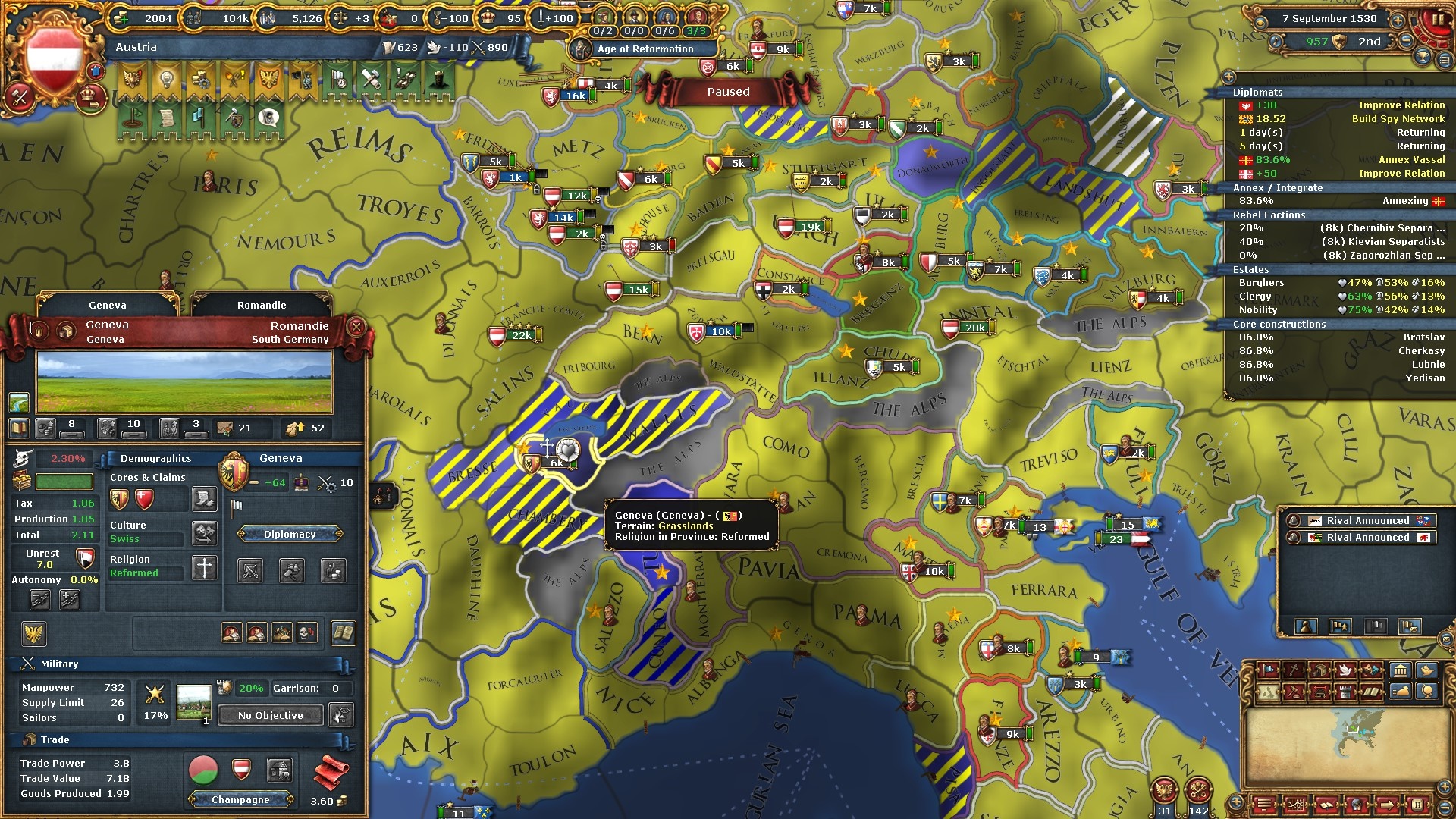This screenshot has height=819, width=1456.
Task: Close the Geneva province panel
Action: [x=356, y=327]
